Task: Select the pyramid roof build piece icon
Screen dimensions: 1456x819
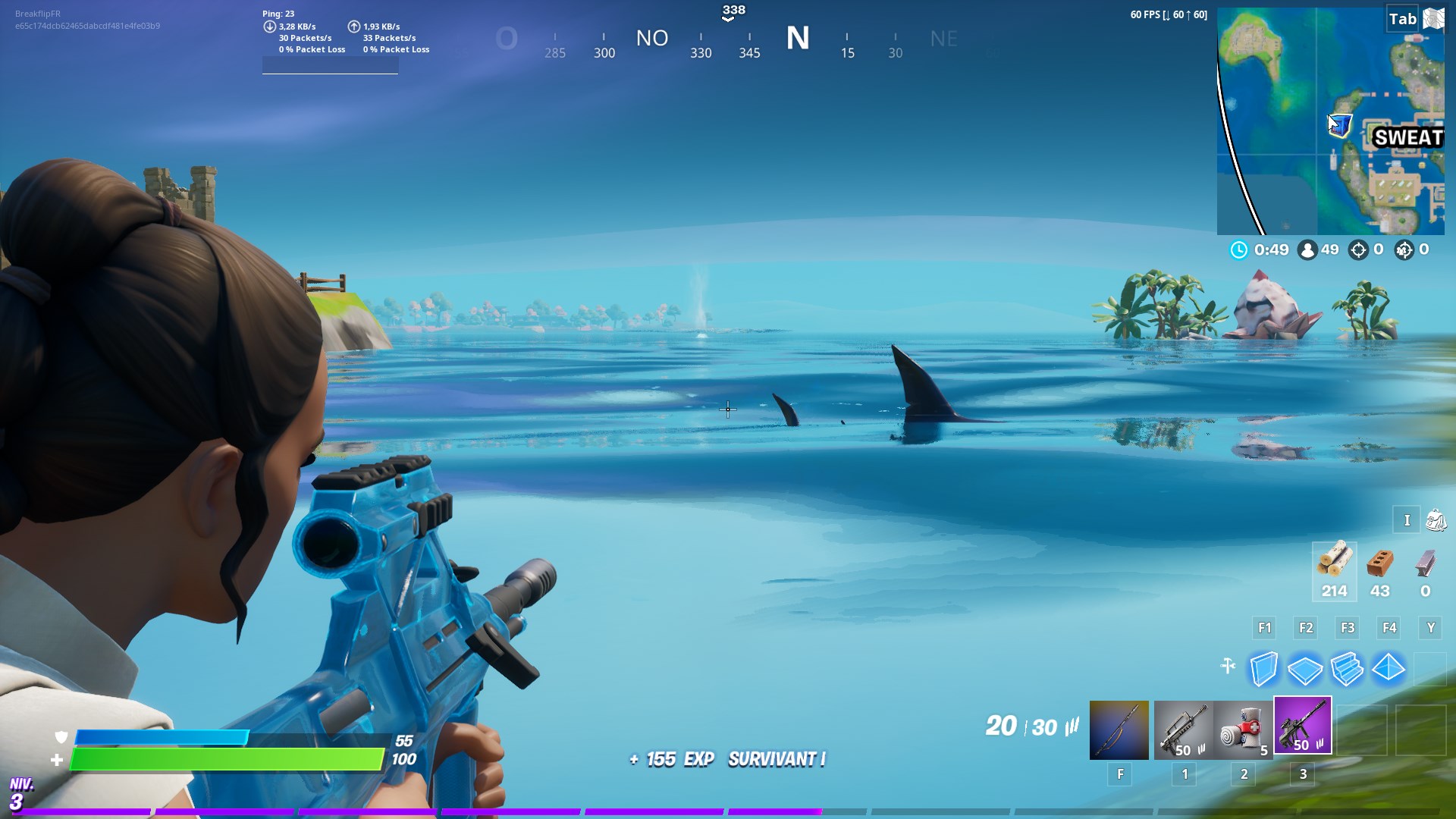Action: 1389,668
